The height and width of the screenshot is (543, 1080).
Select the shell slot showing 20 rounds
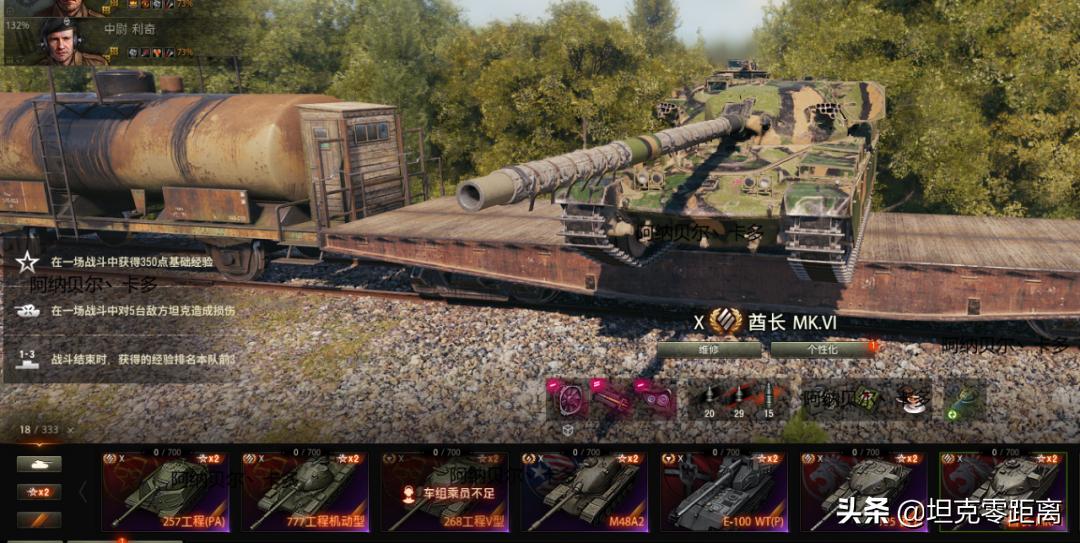coord(709,400)
